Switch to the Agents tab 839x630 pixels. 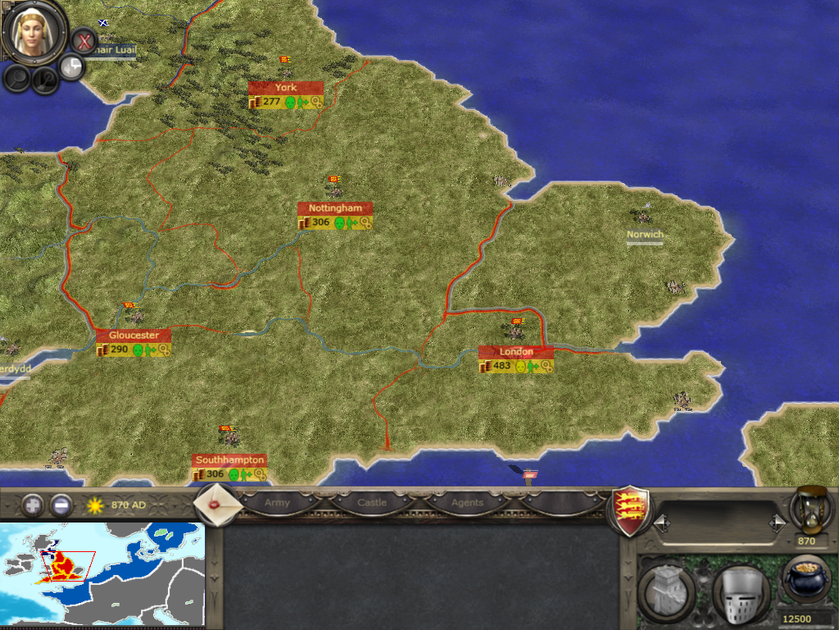(x=466, y=503)
